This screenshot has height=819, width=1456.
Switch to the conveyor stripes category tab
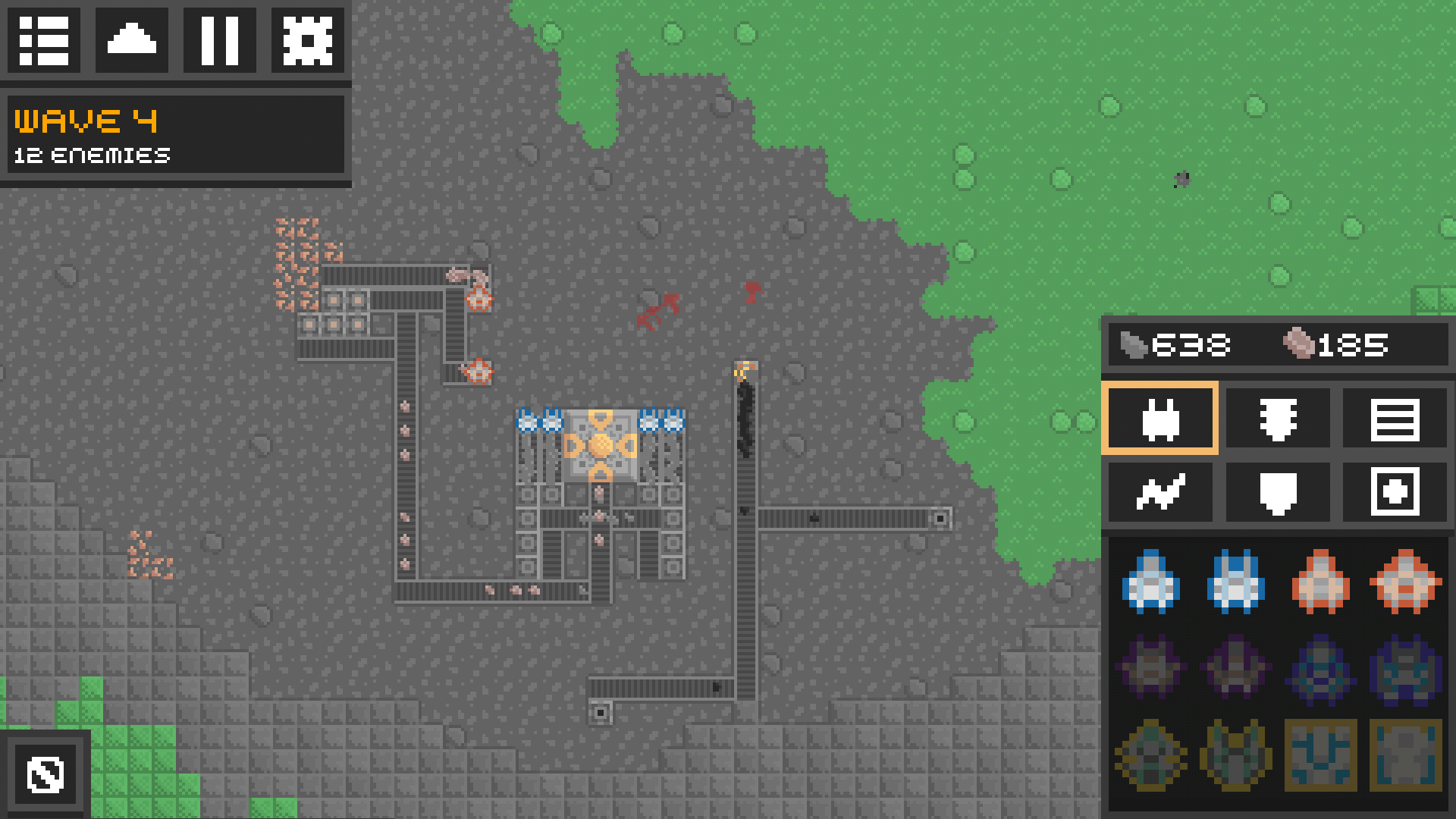1395,419
